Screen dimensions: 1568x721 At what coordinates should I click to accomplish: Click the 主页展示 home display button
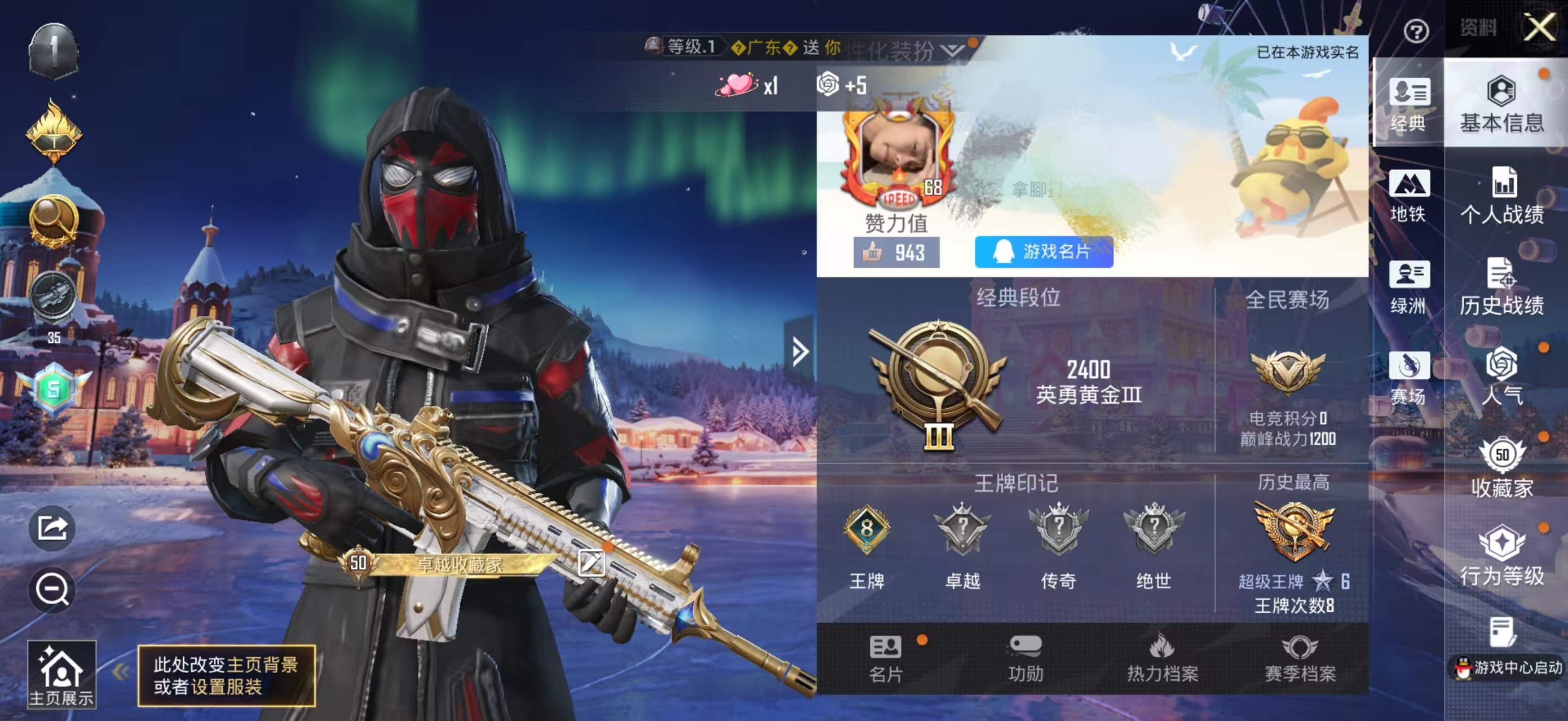[x=61, y=674]
